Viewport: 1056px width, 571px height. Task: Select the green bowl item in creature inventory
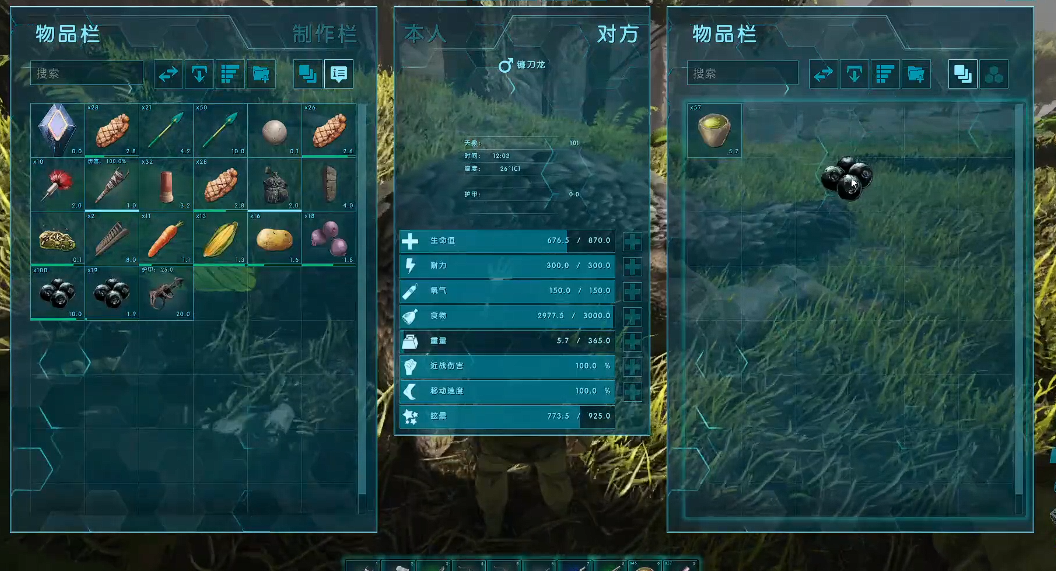click(x=714, y=131)
